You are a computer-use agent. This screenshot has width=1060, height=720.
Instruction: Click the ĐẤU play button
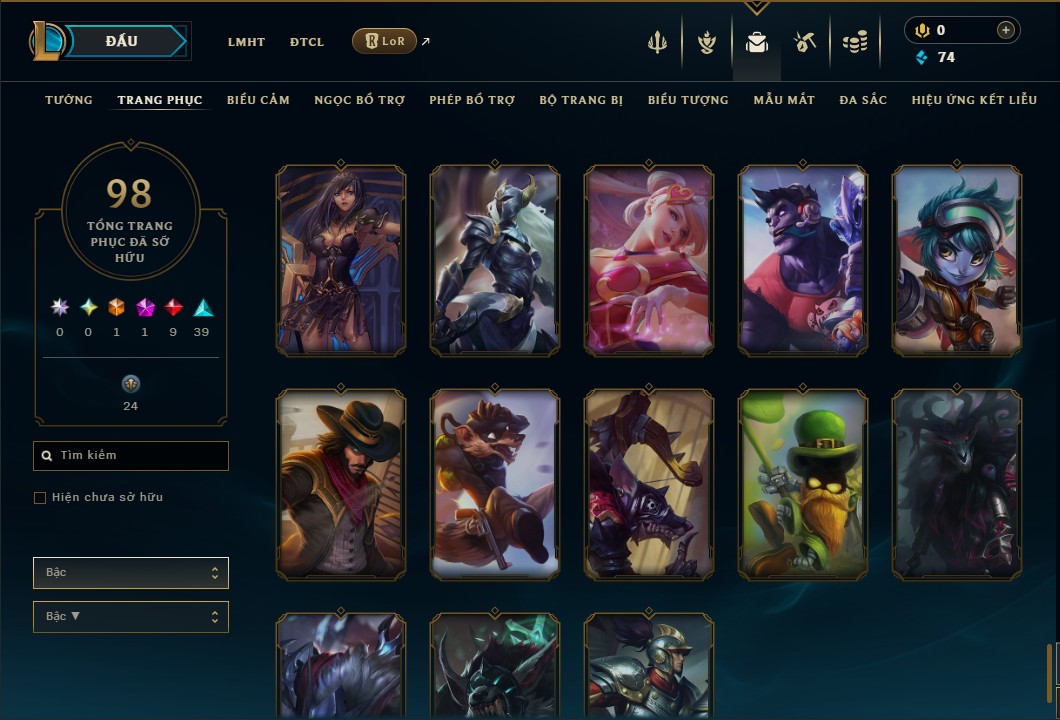click(x=120, y=41)
